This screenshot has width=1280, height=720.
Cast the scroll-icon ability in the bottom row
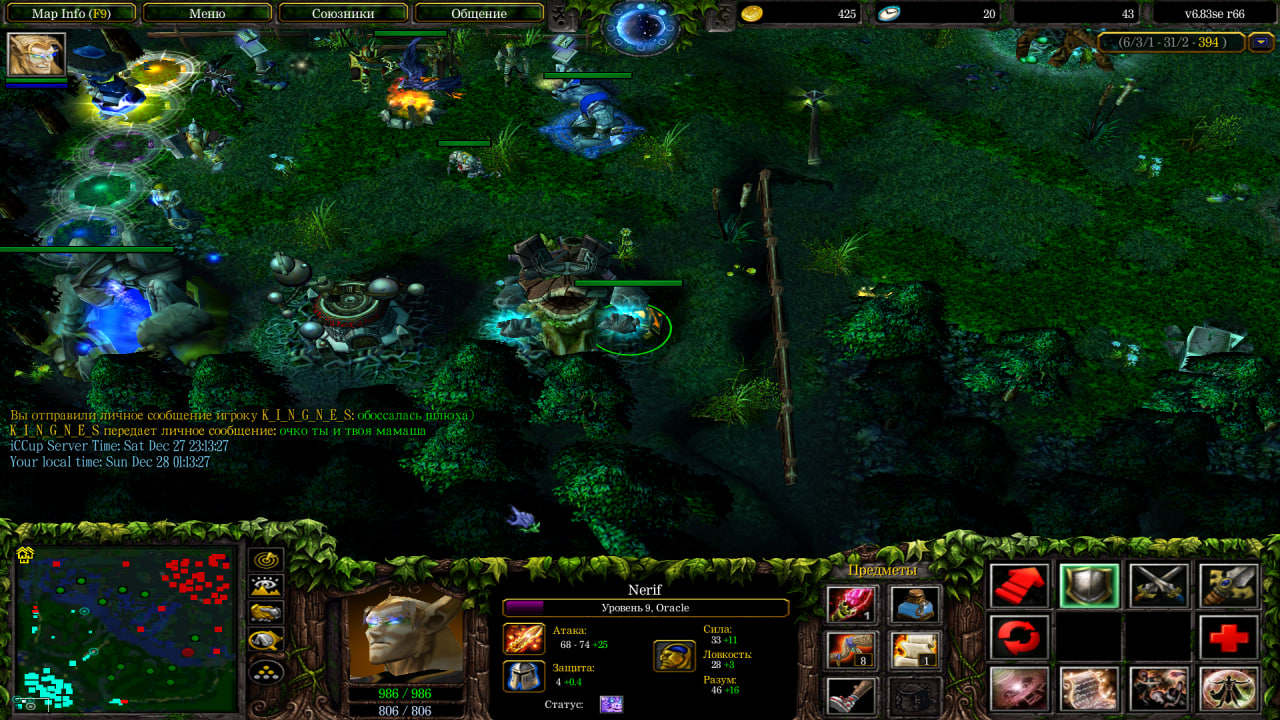tap(1089, 689)
